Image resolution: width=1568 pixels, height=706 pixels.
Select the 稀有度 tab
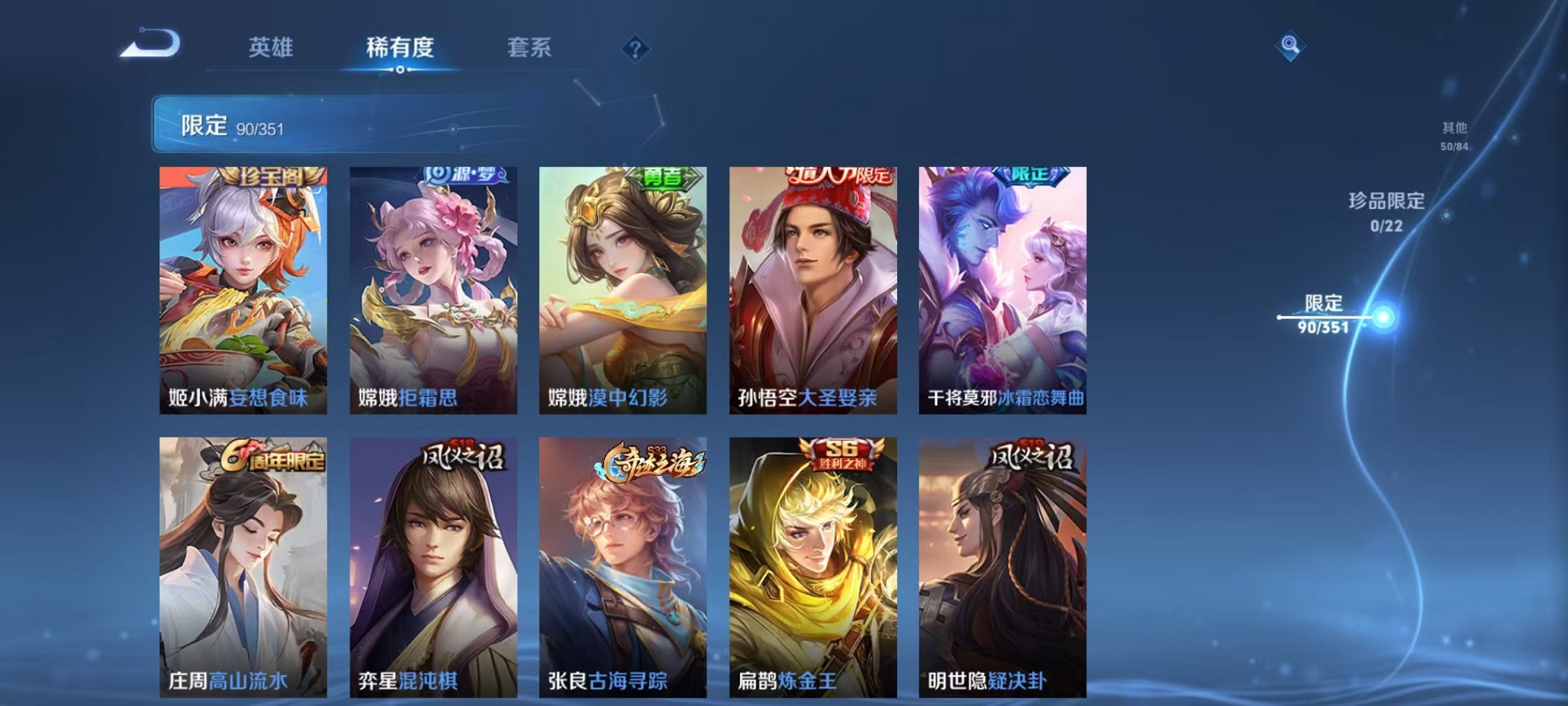coord(399,46)
